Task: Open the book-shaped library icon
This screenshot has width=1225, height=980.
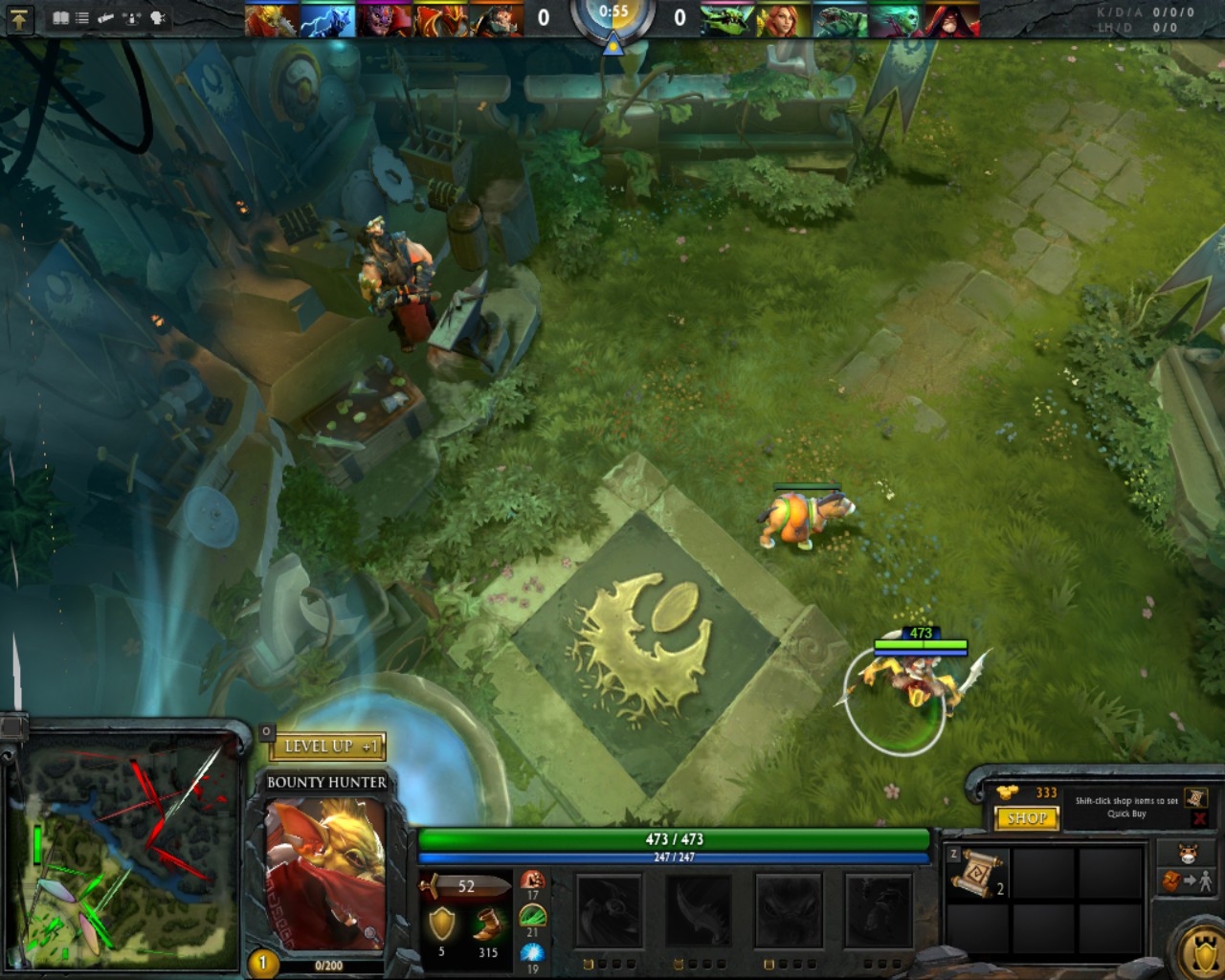Action: [x=61, y=18]
